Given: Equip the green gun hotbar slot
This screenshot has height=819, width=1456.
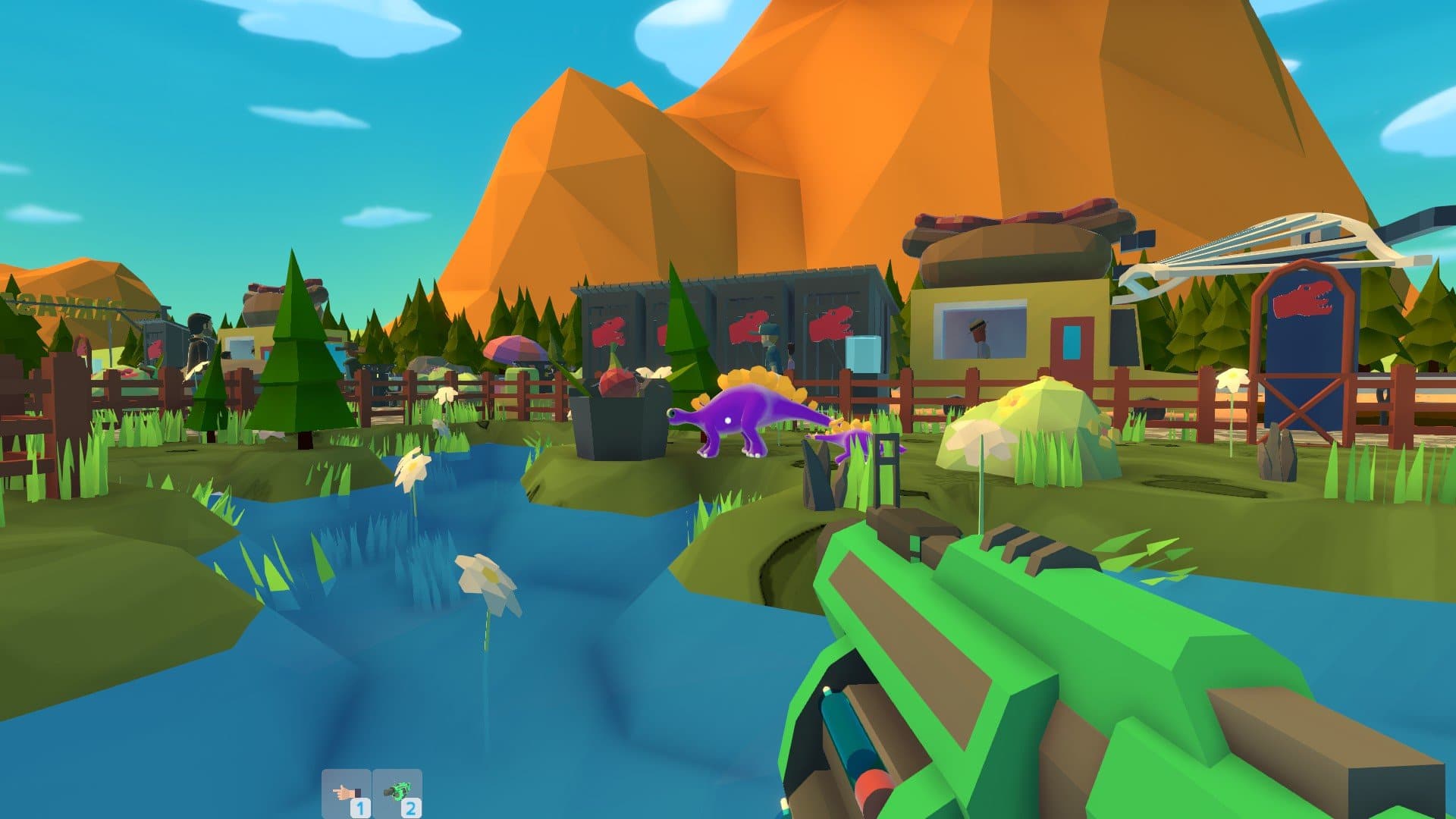Looking at the screenshot, I should [397, 793].
